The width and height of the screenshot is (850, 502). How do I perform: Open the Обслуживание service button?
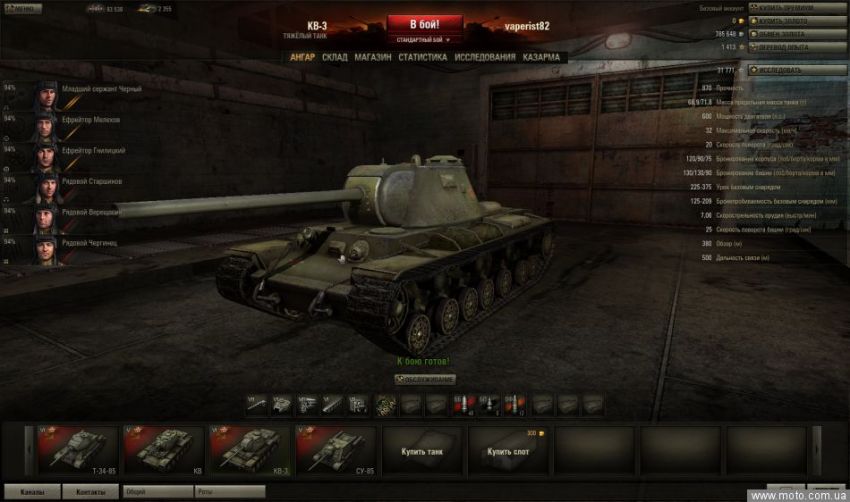click(425, 380)
